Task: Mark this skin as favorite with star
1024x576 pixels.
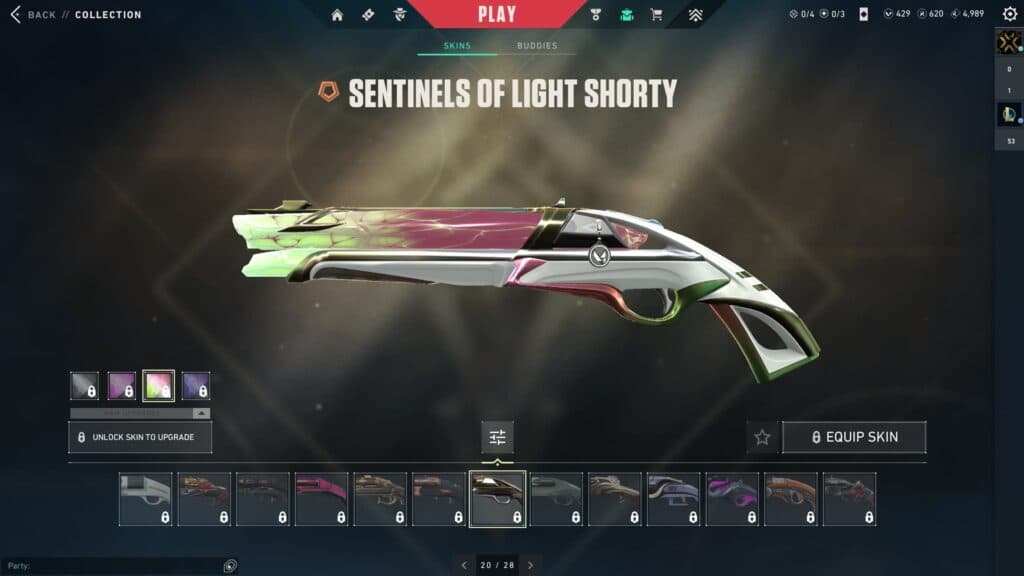Action: [762, 437]
